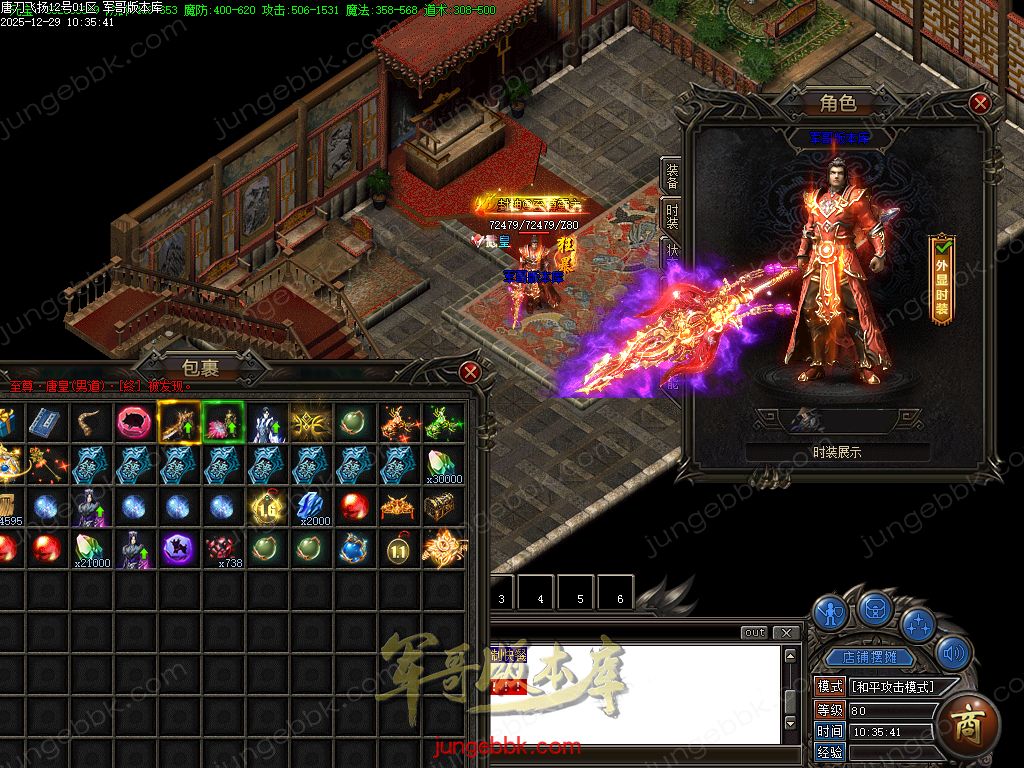This screenshot has height=768, width=1024.
Task: Close the 角色 character panel
Action: coord(980,102)
